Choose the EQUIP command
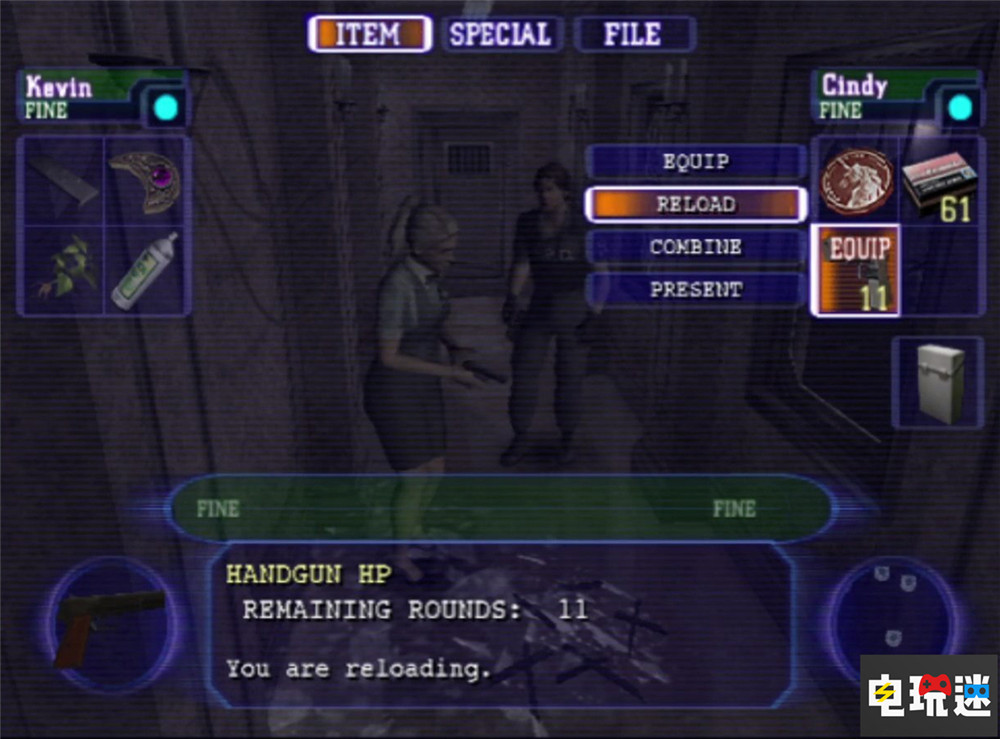Image resolution: width=1000 pixels, height=739 pixels. 695,162
